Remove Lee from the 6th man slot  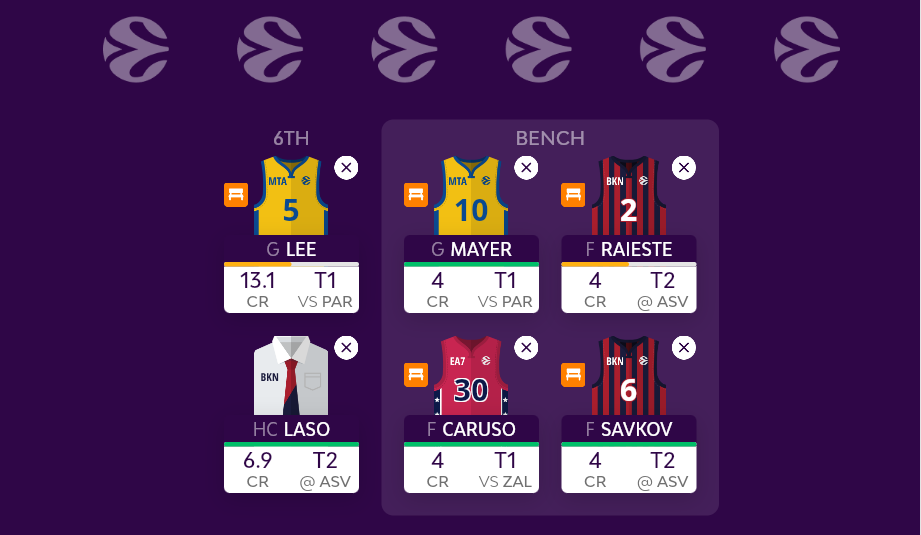pyautogui.click(x=346, y=168)
